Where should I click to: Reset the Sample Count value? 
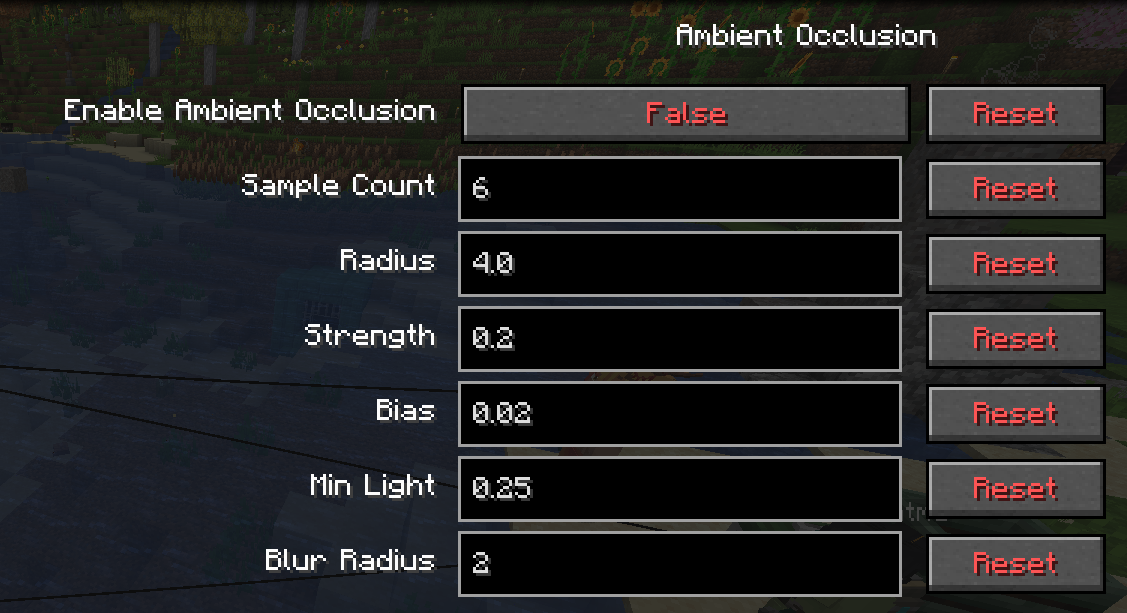(1015, 189)
